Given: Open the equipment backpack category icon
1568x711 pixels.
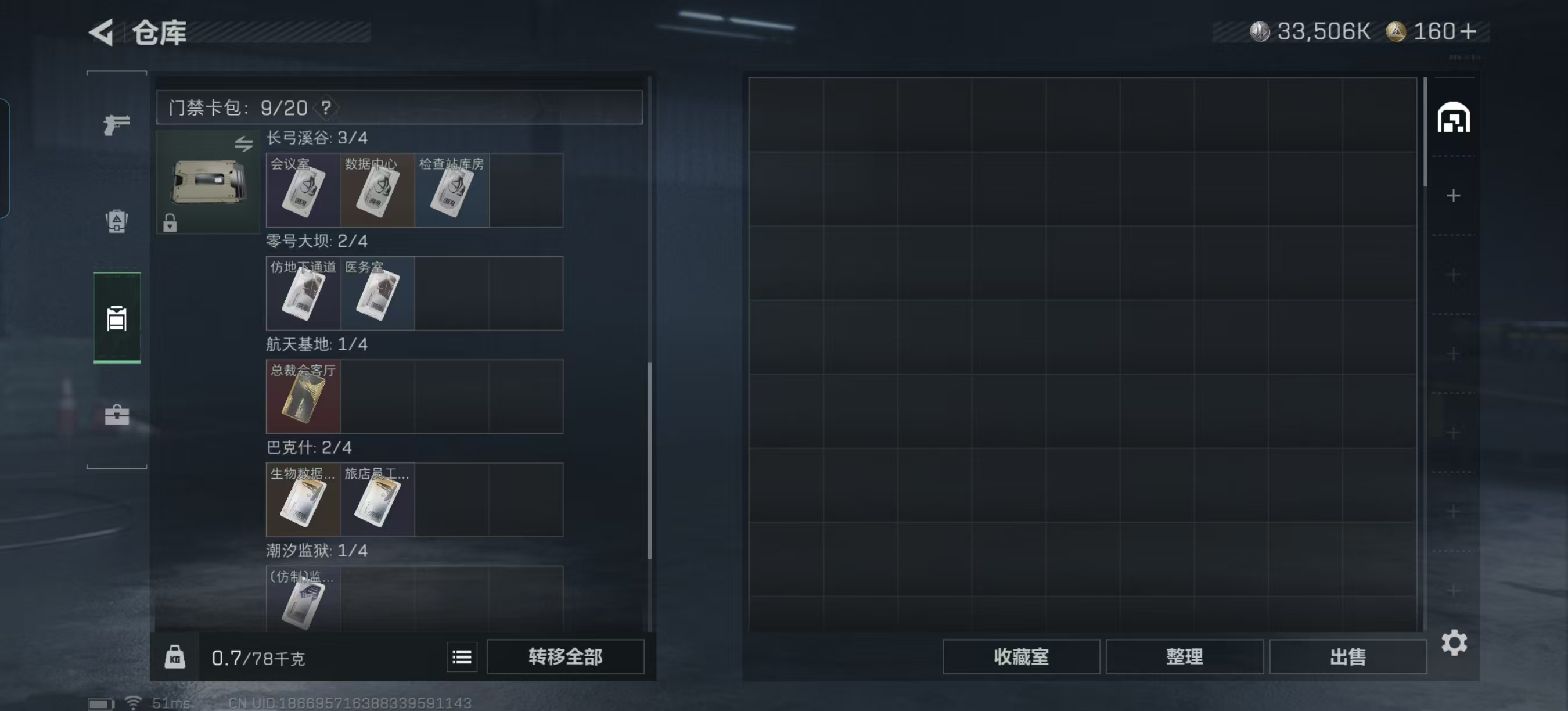Looking at the screenshot, I should [116, 222].
